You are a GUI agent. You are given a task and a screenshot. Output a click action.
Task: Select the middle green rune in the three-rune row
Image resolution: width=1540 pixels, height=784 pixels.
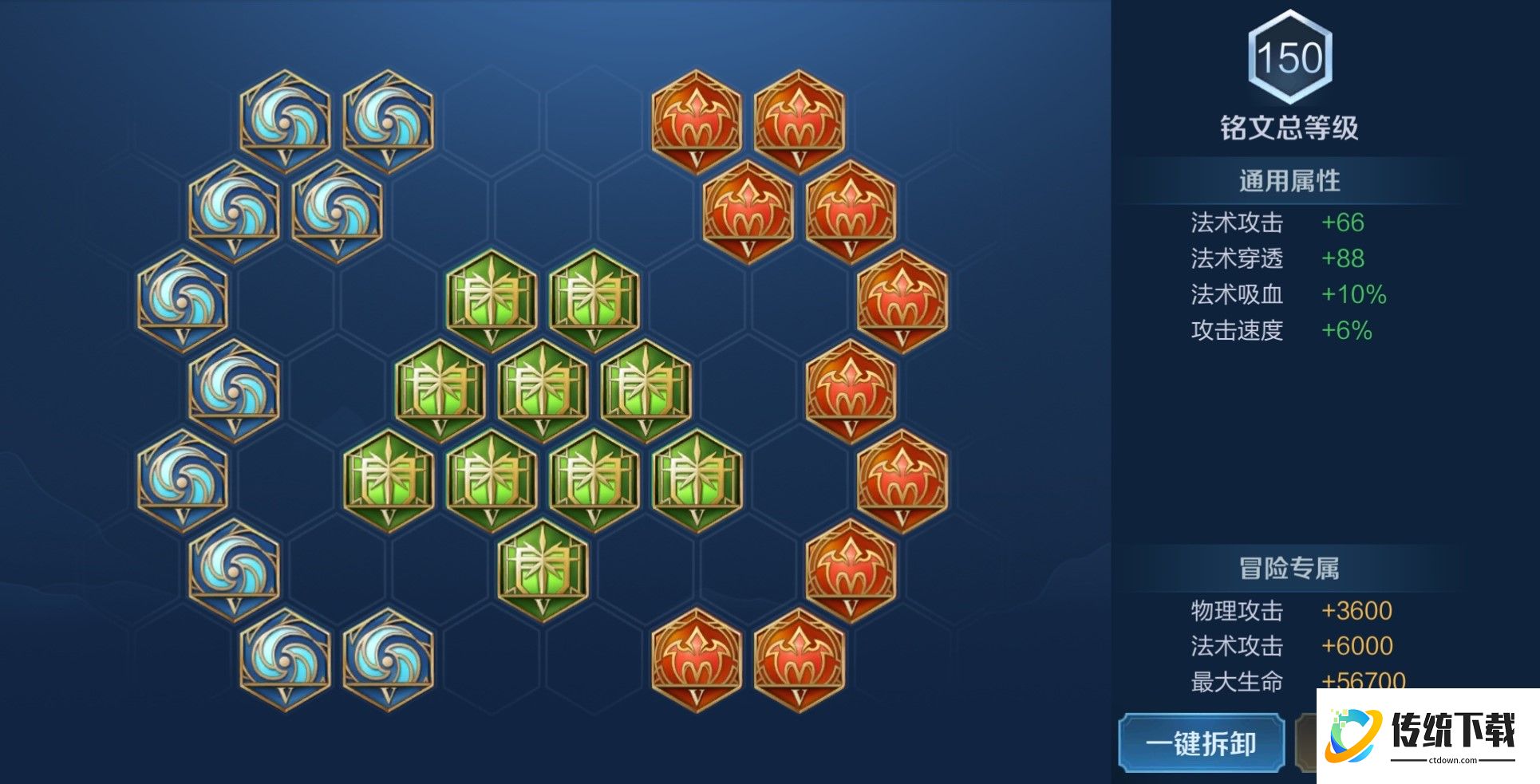(x=543, y=390)
